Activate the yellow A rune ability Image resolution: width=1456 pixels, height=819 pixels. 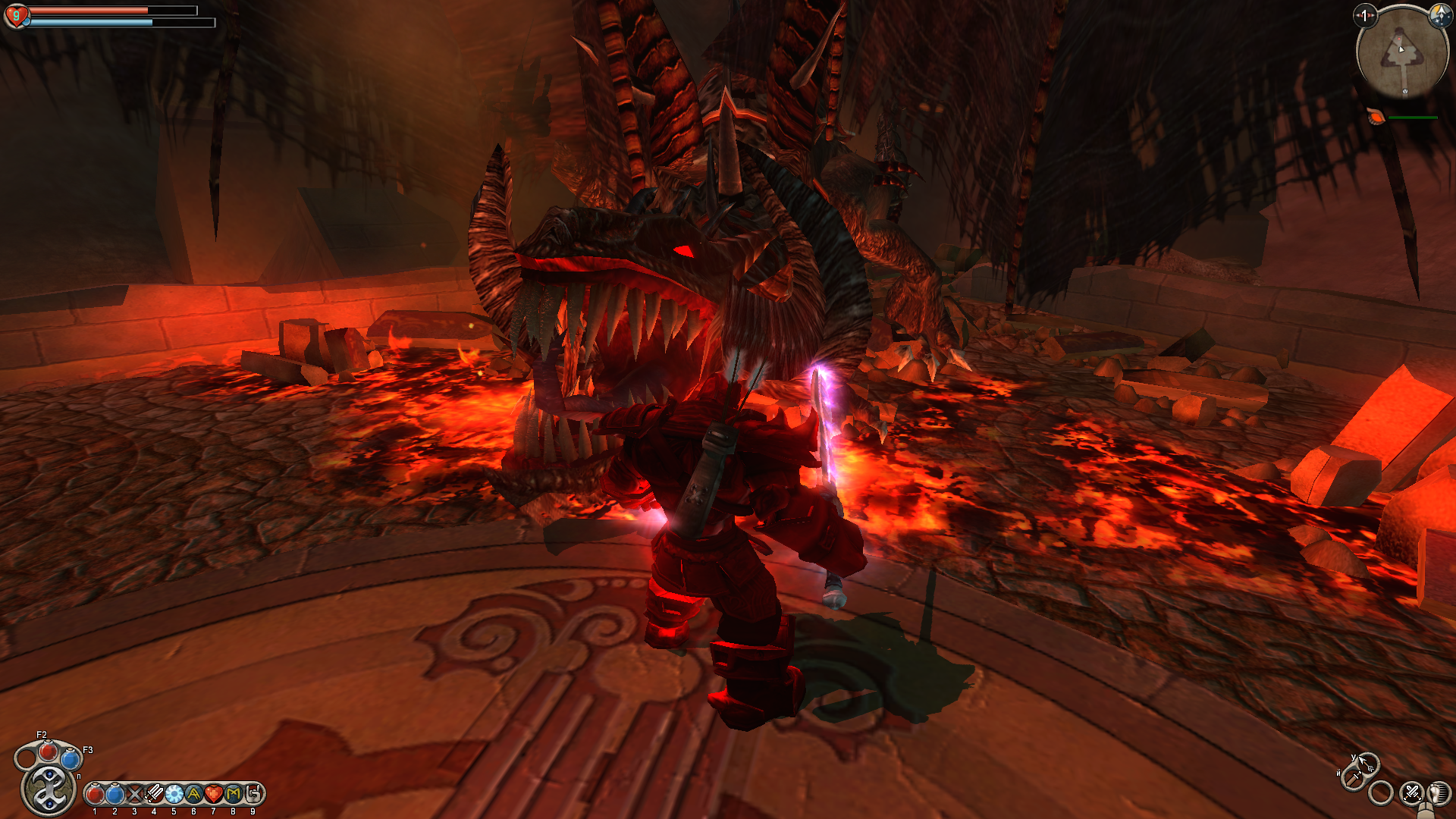click(x=193, y=794)
